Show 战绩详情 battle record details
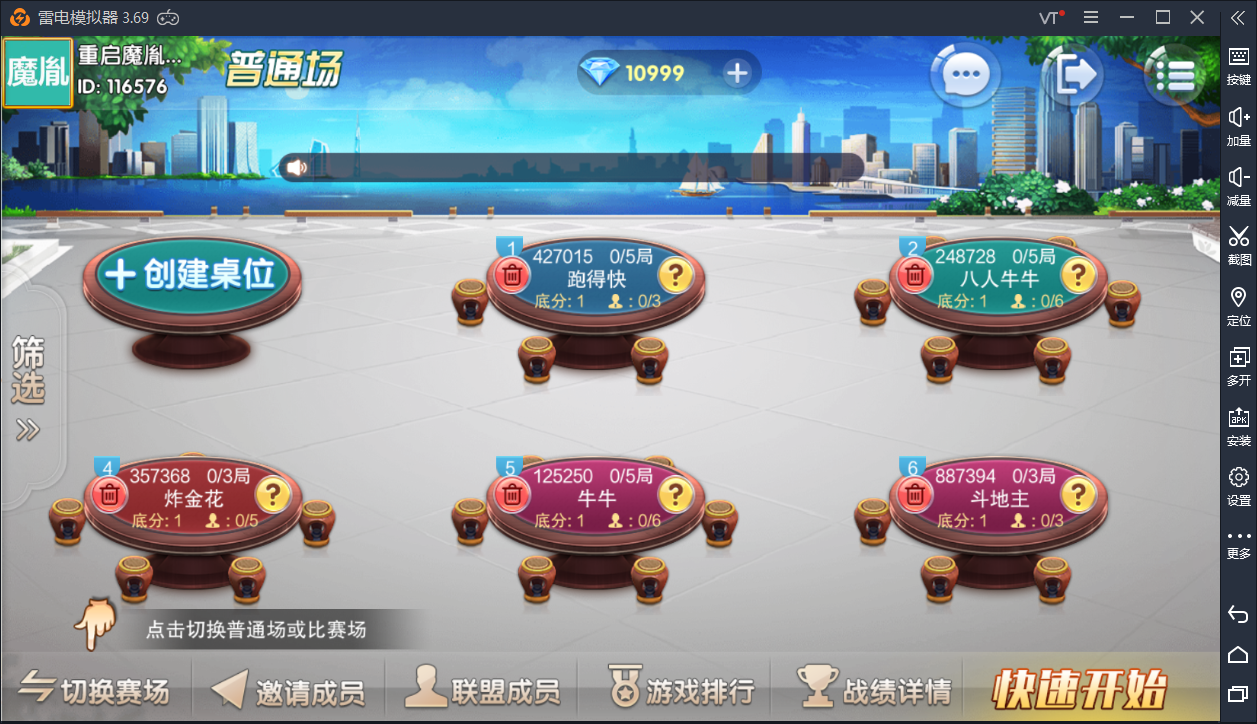 (873, 689)
